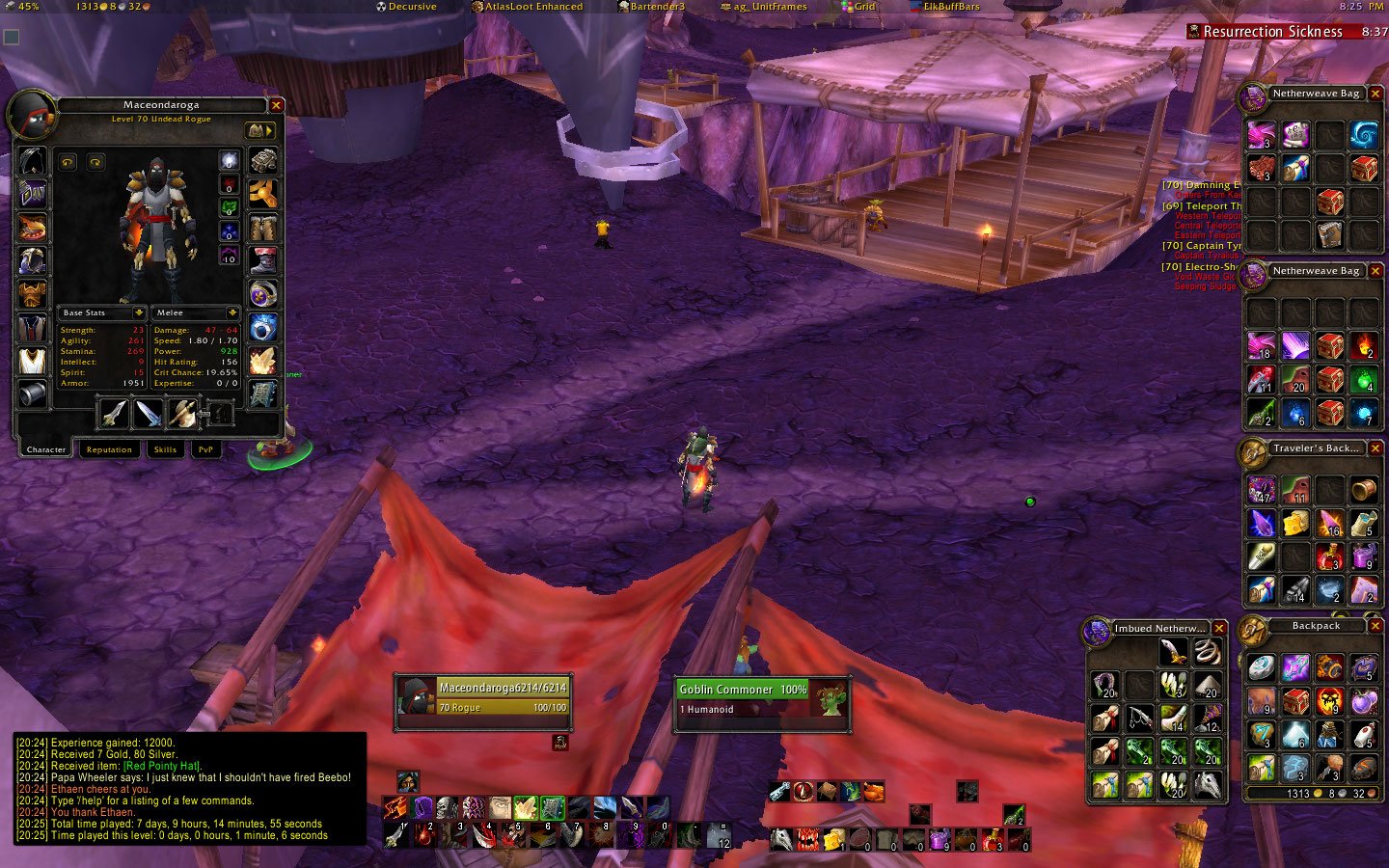Viewport: 1389px width, 868px height.
Task: Toggle character model rotate right arrow
Action: click(x=95, y=162)
